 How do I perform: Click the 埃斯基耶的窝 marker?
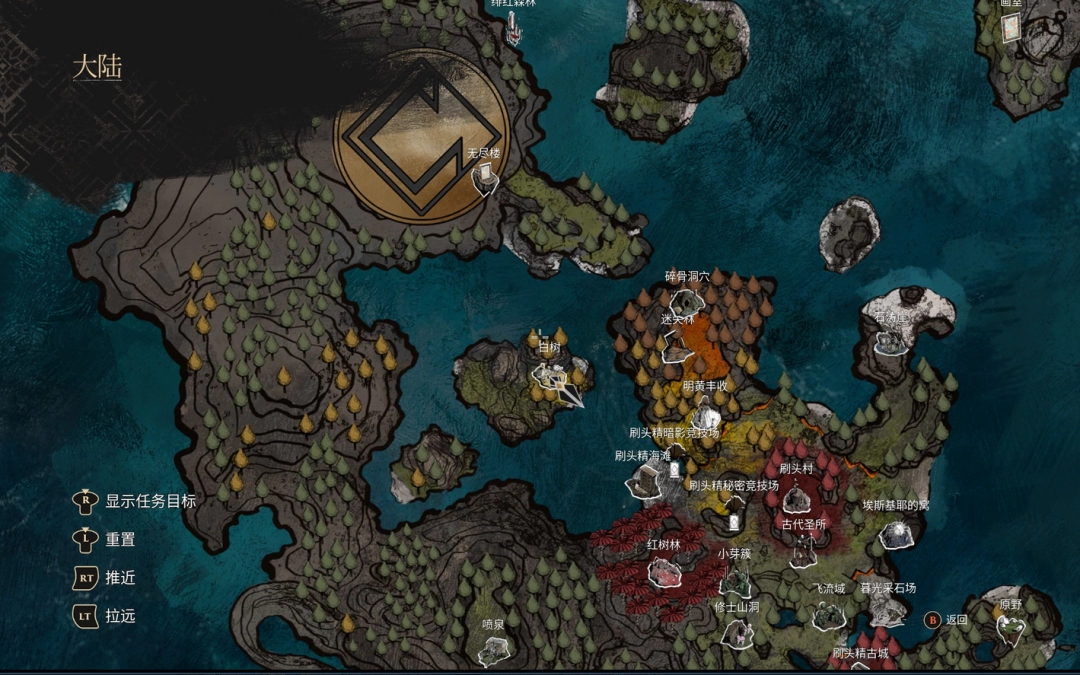(895, 534)
